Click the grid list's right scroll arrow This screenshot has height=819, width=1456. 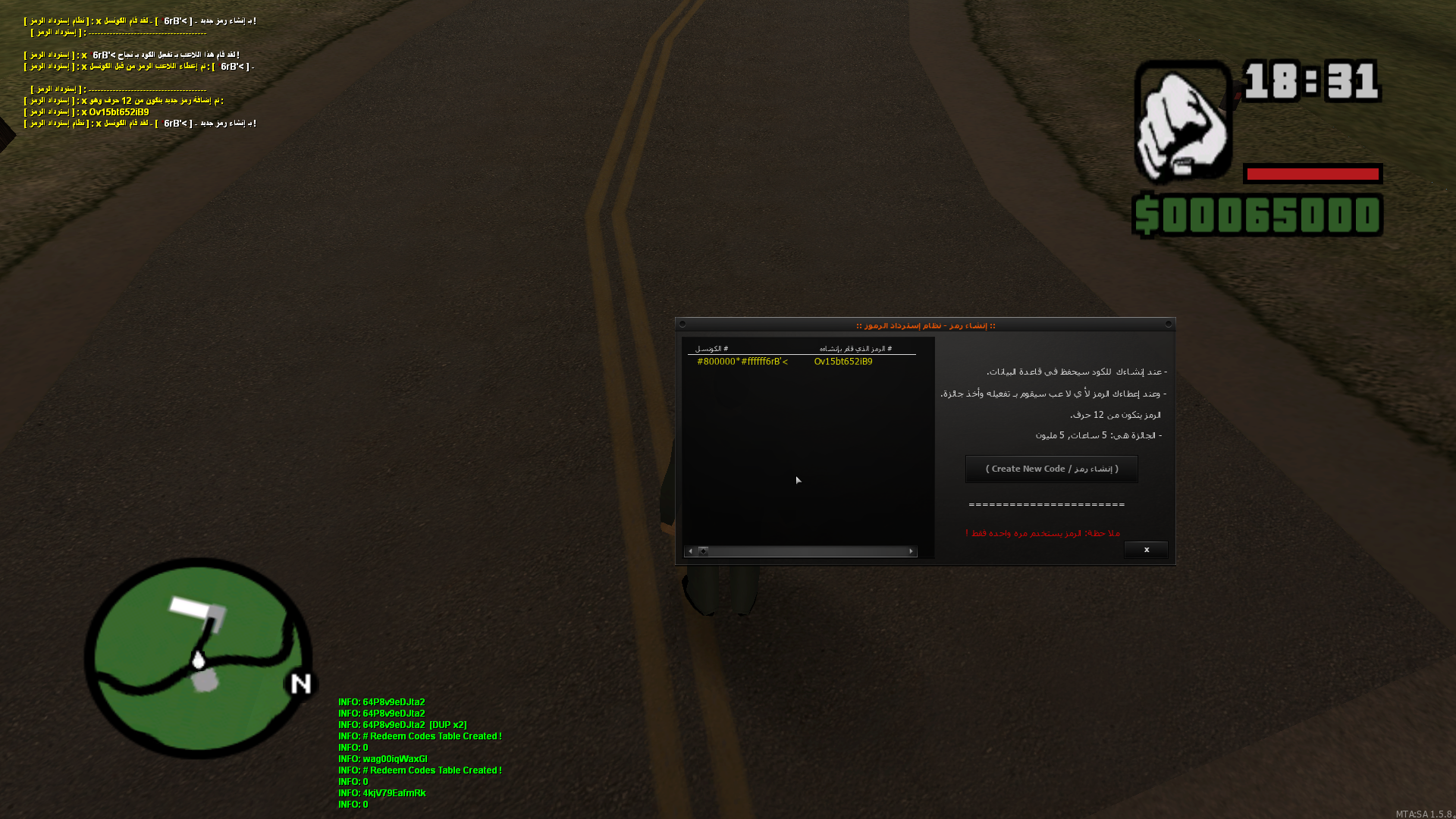(x=911, y=551)
